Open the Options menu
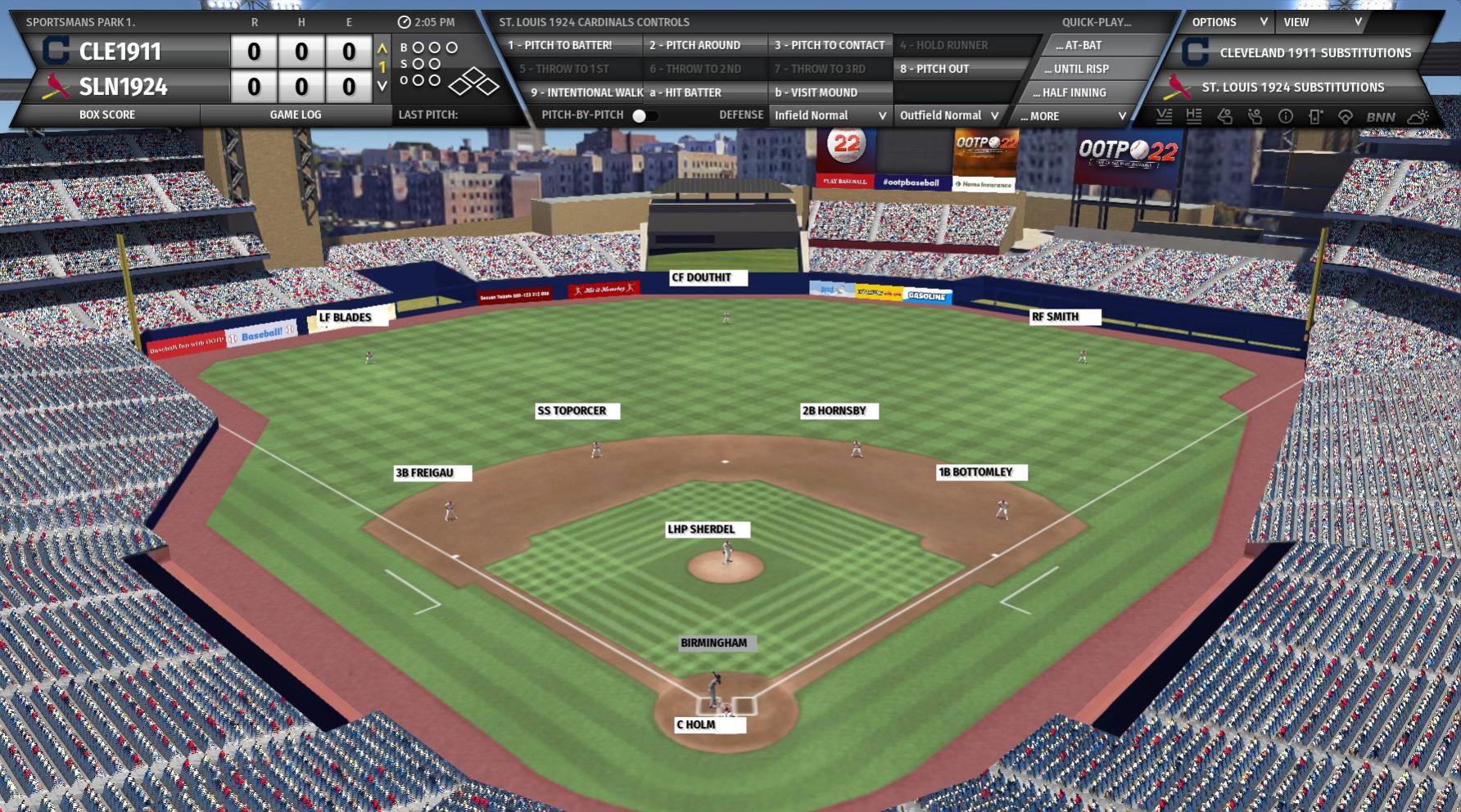The height and width of the screenshot is (812, 1461). coord(1228,22)
